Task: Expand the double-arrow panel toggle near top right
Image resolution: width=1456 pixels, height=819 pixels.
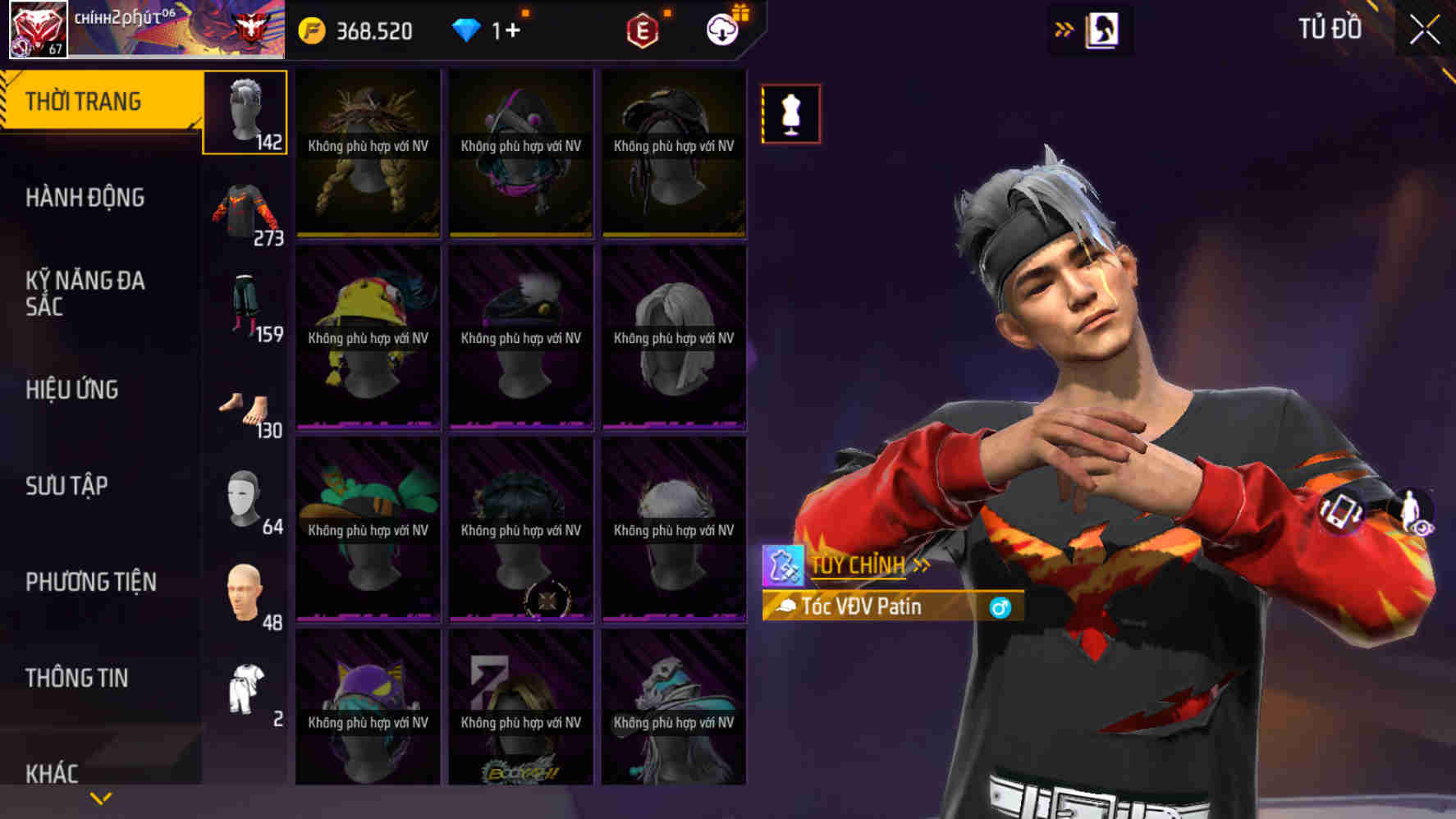Action: point(1064,27)
